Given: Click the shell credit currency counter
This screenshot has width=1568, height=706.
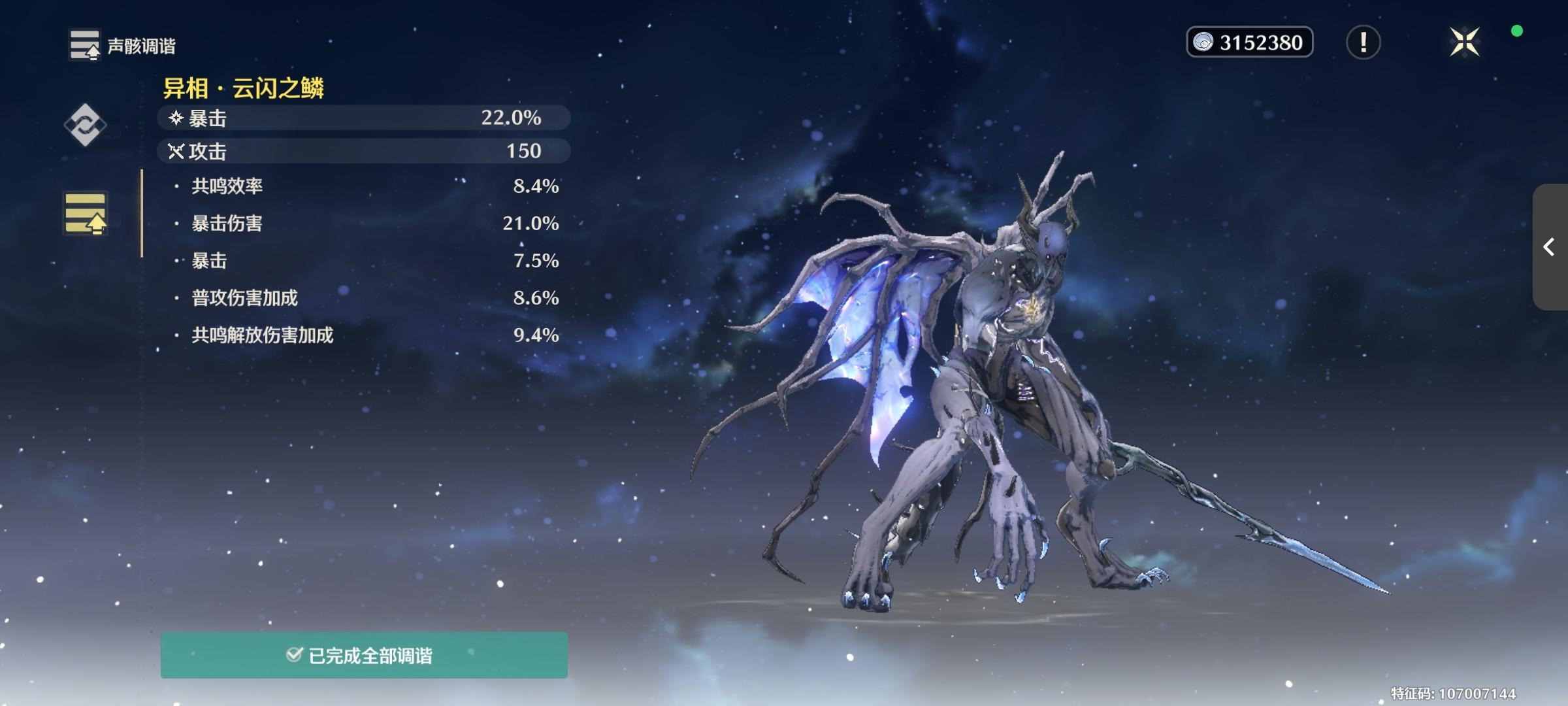Looking at the screenshot, I should click(x=1249, y=42).
